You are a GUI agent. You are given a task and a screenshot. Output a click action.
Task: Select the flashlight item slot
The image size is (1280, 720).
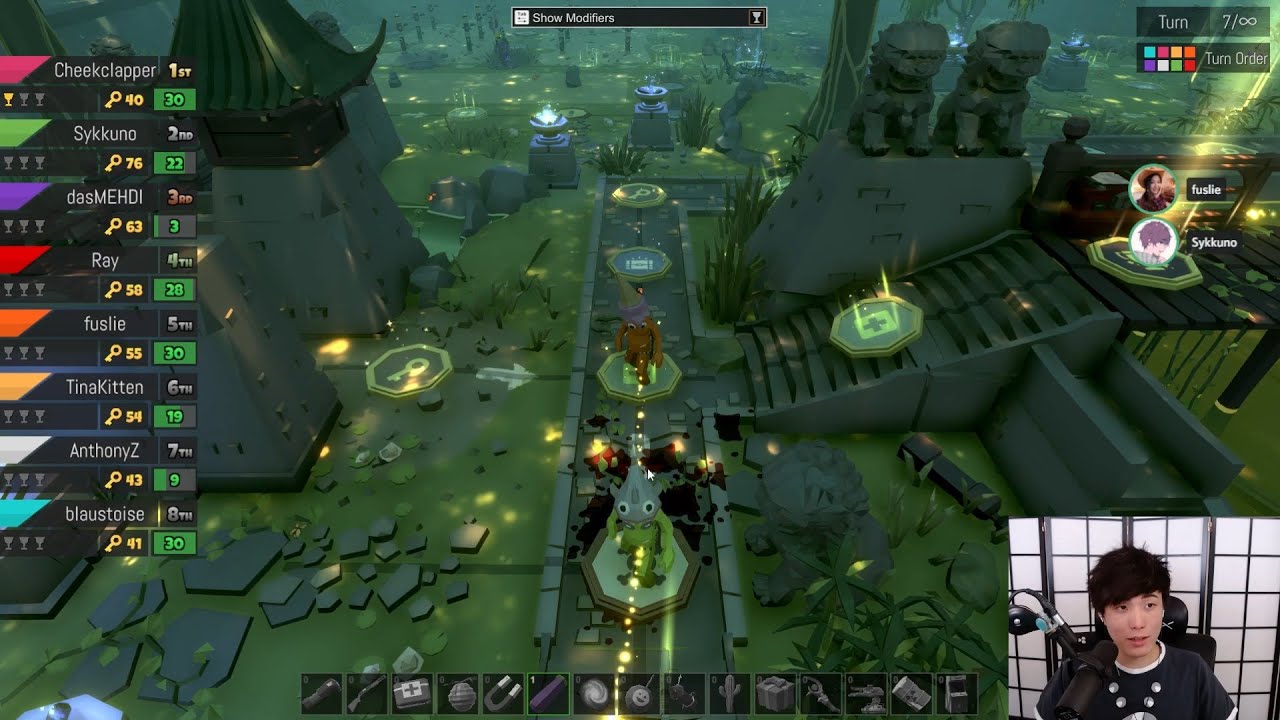321,693
